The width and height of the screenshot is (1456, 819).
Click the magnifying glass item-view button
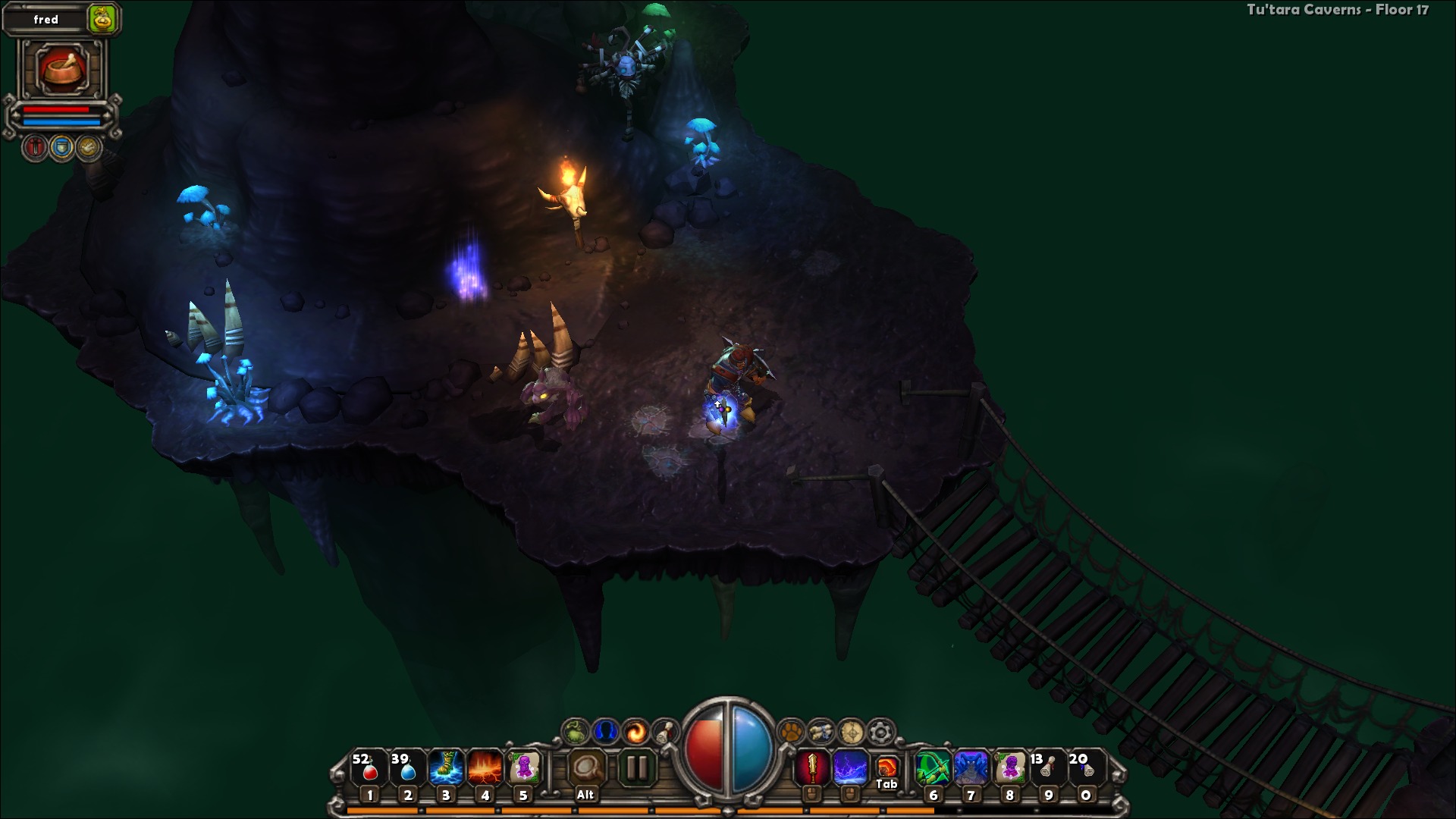click(586, 768)
